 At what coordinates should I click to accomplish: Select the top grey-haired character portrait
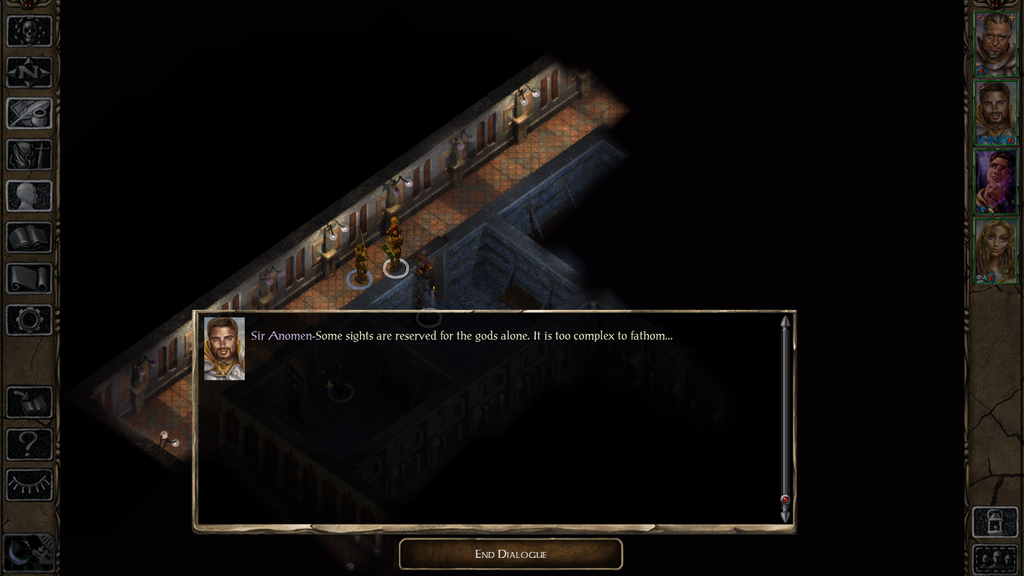(995, 42)
